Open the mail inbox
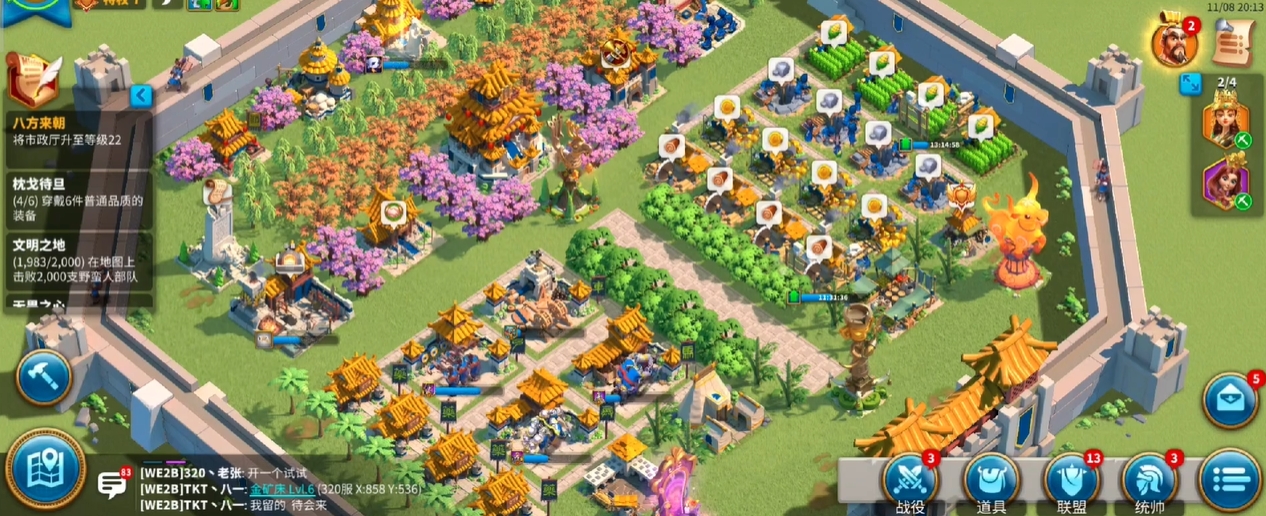Viewport: 1266px width, 516px height. 1230,399
